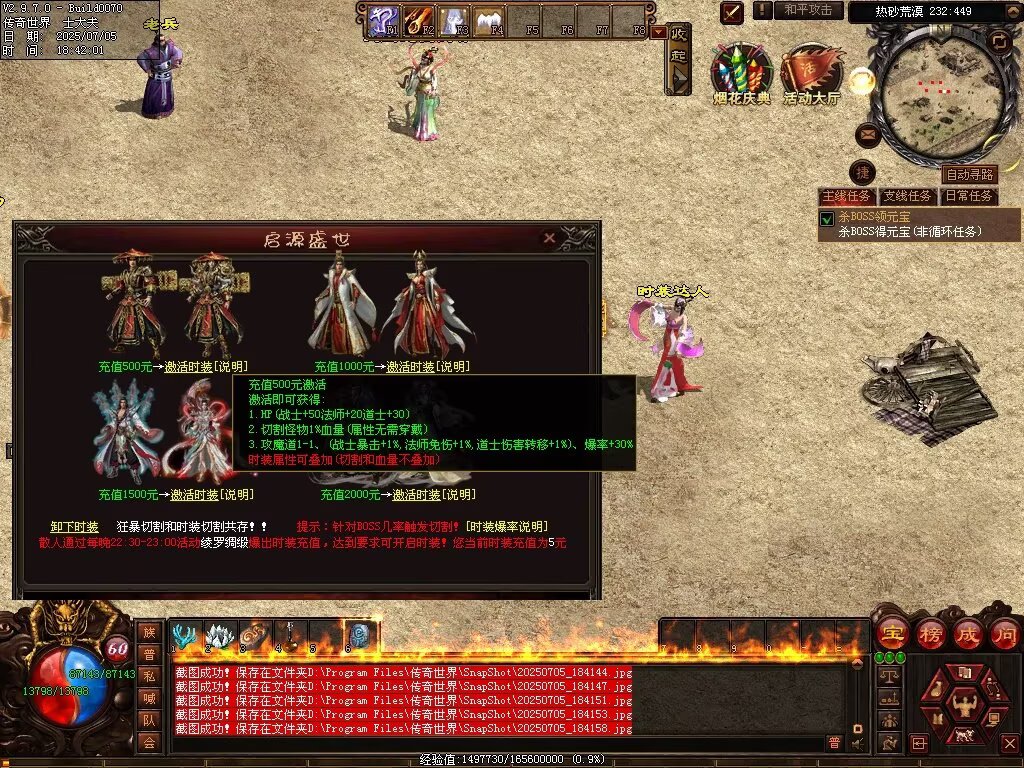This screenshot has height=768, width=1024.
Task: Open the mail envelope icon beside minimap
Action: pyautogui.click(x=867, y=134)
